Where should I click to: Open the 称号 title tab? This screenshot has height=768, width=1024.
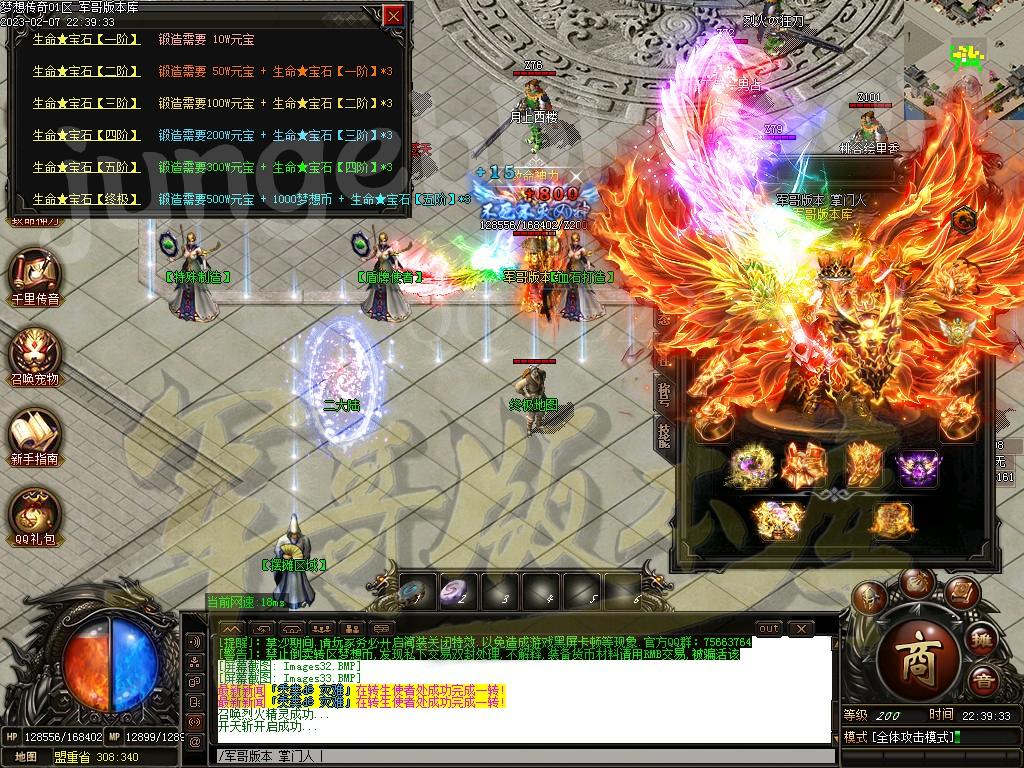tap(665, 390)
